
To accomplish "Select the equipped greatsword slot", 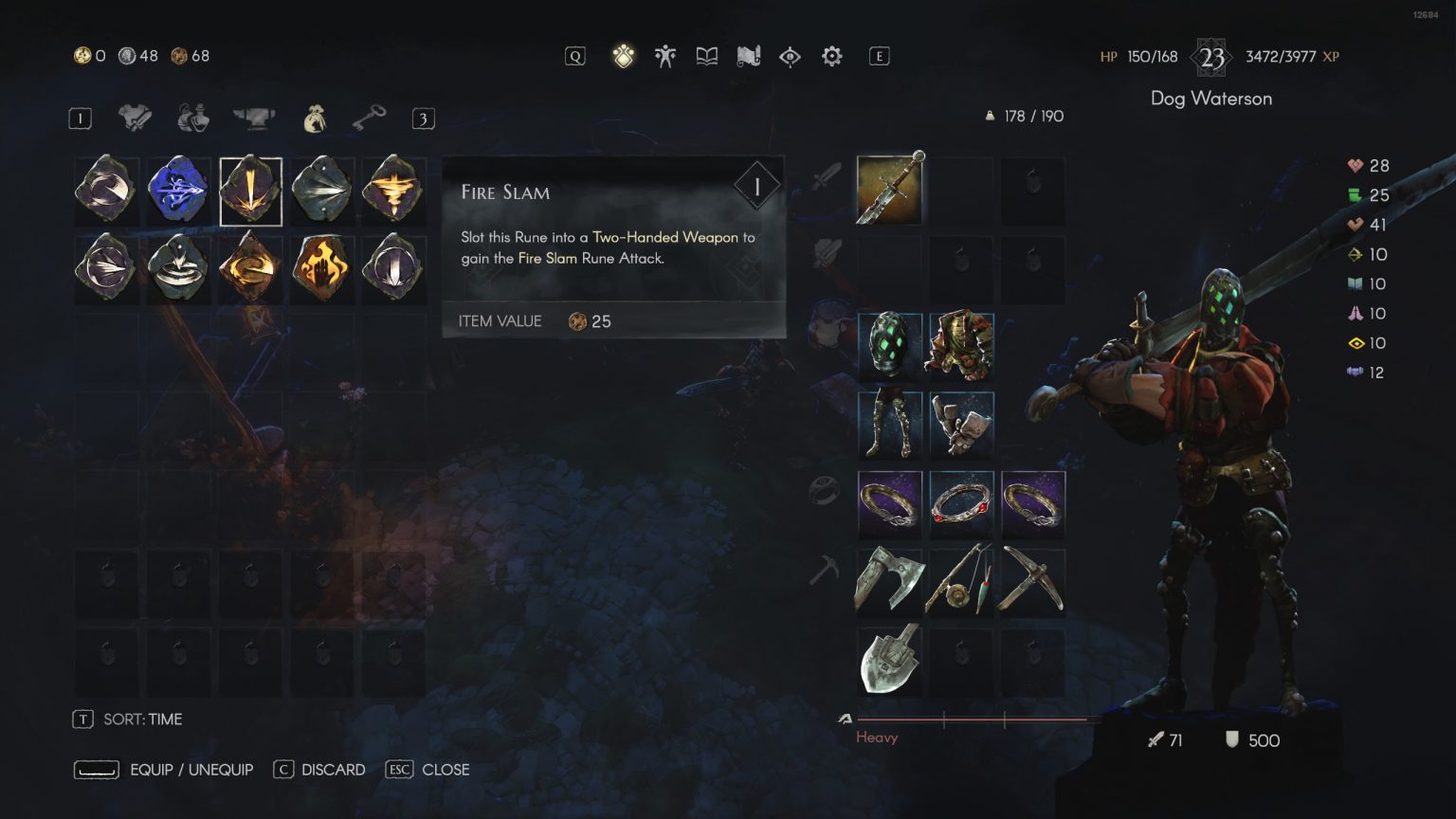I will coord(888,189).
